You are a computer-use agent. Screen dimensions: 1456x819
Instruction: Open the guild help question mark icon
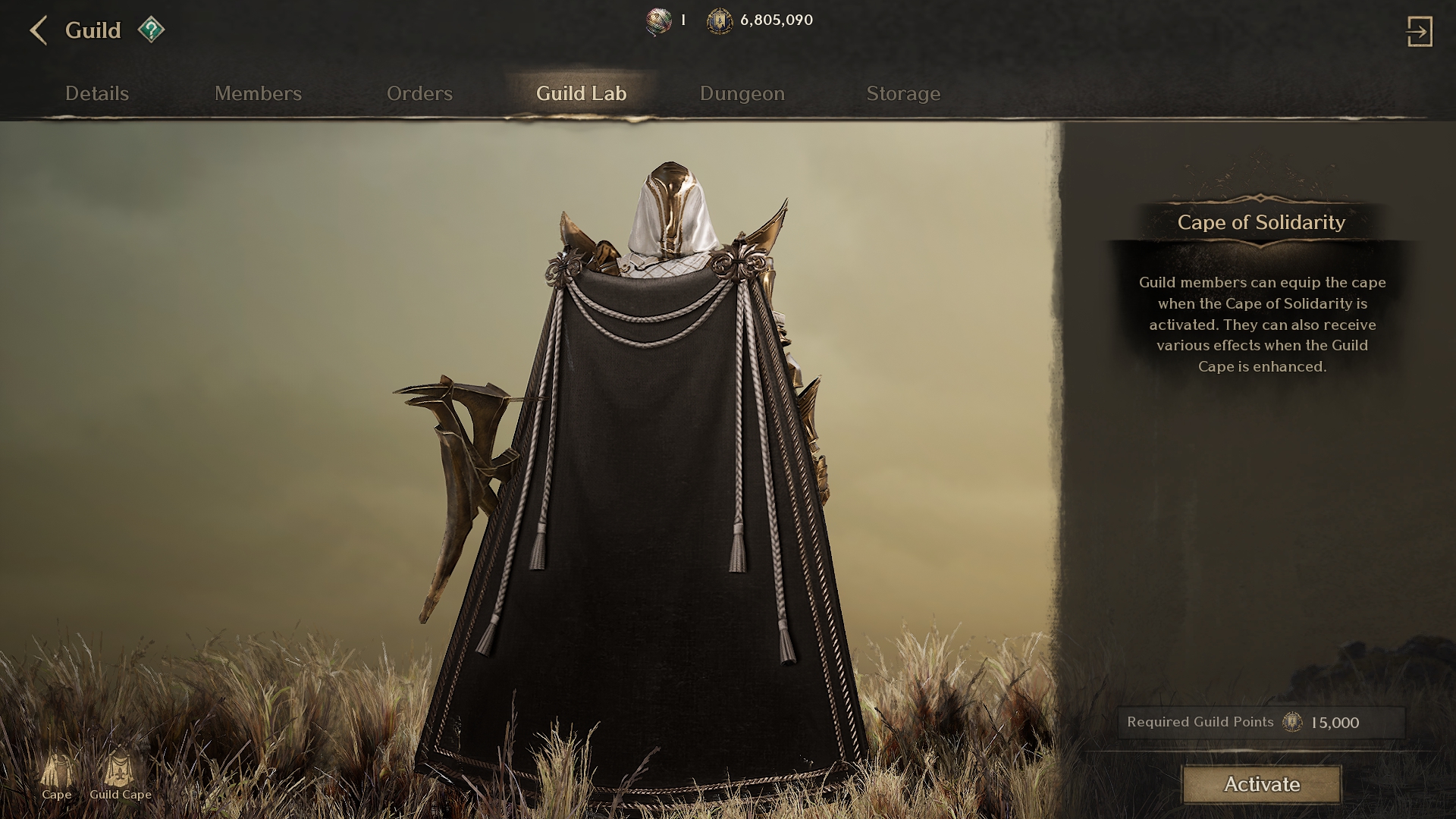click(x=151, y=30)
